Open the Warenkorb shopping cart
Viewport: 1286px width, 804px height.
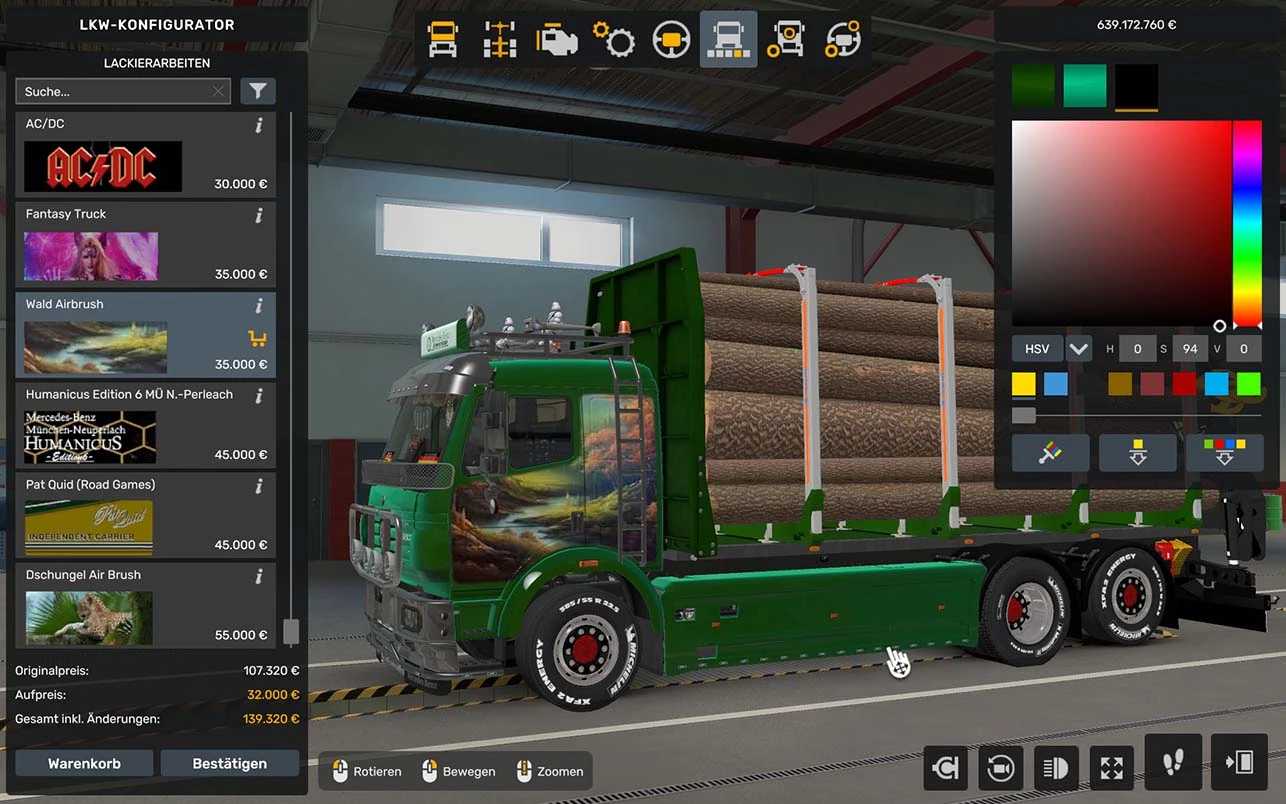point(84,763)
